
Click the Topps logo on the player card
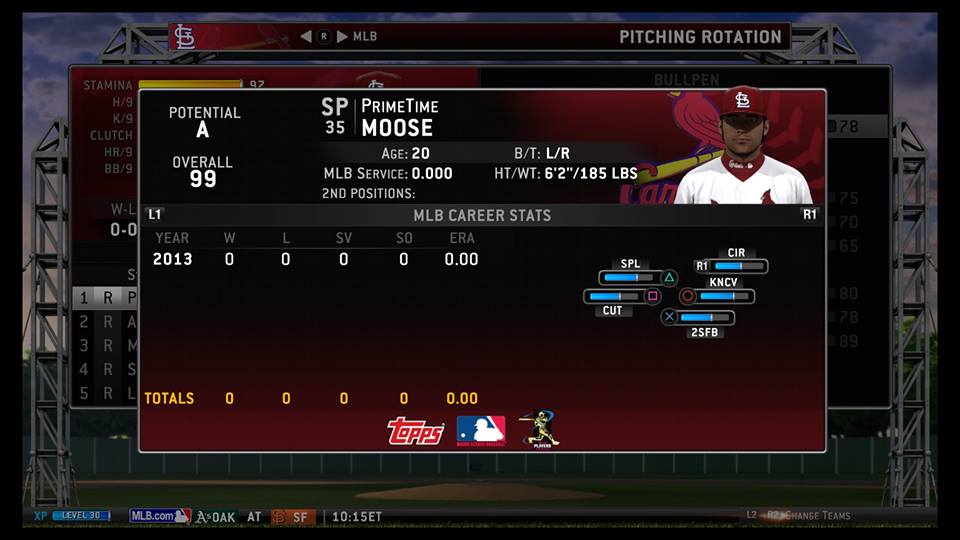point(415,430)
